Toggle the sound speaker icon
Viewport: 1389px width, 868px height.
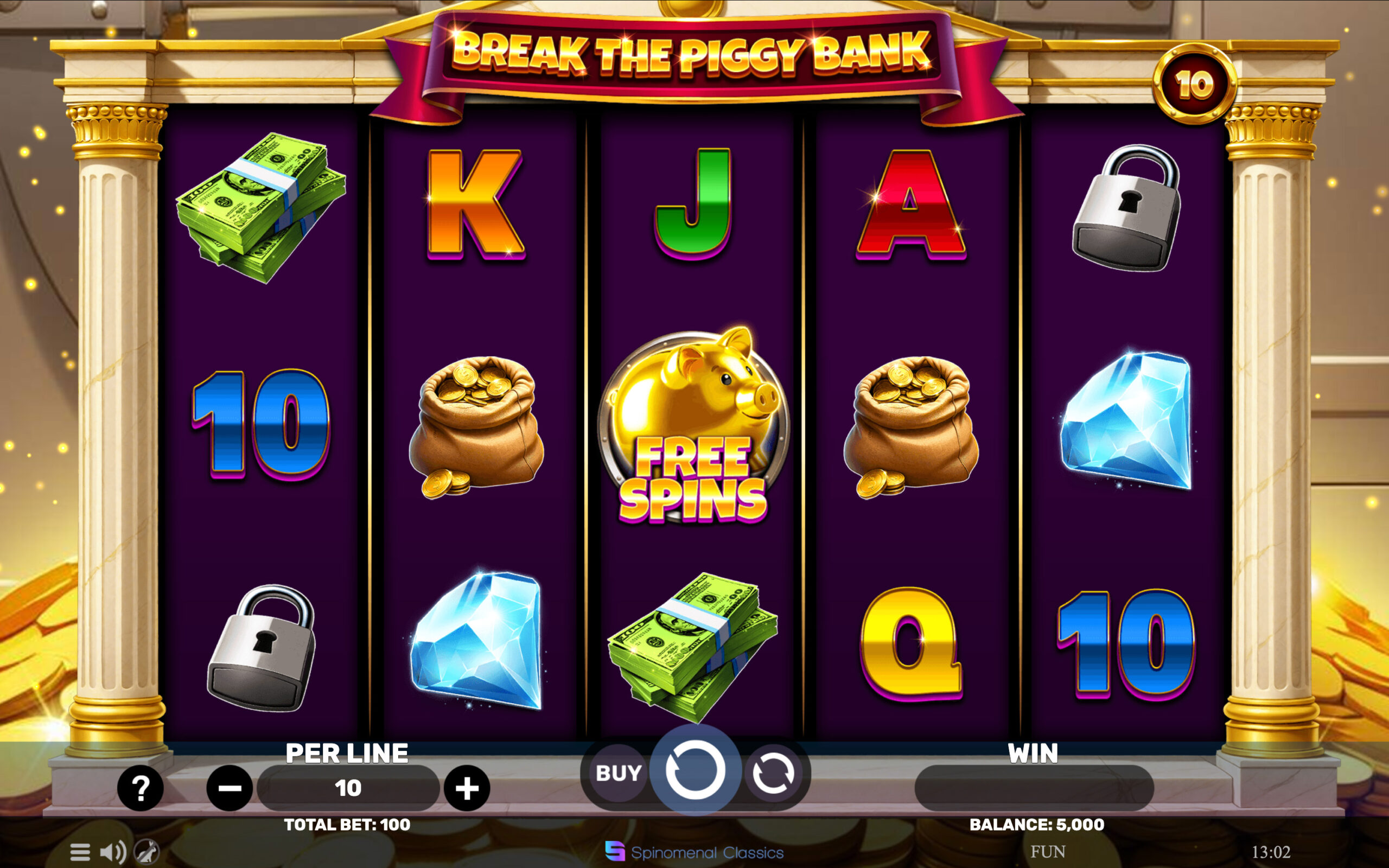113,852
